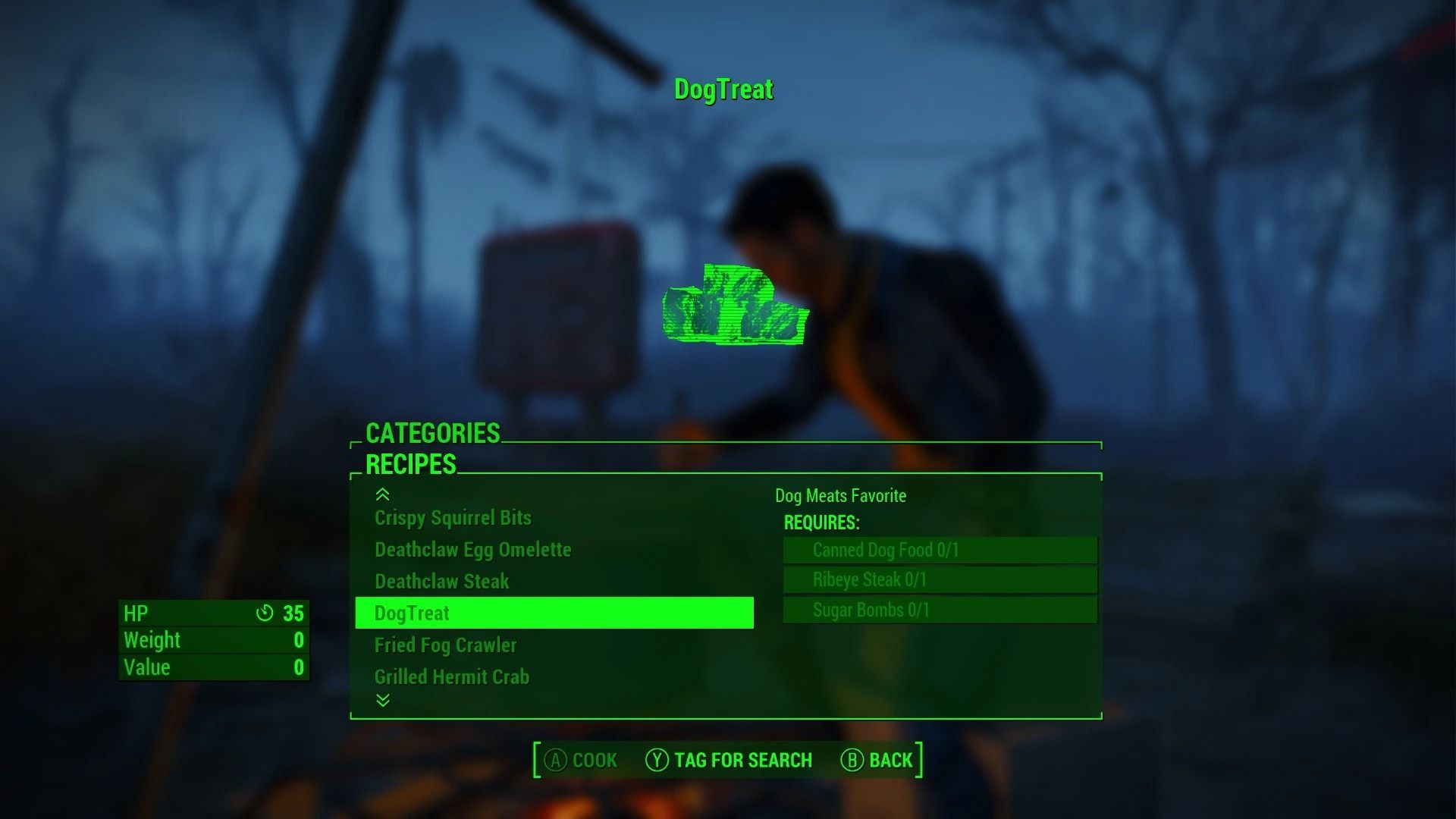Switch to the Recipes tab
The height and width of the screenshot is (819, 1456).
411,464
